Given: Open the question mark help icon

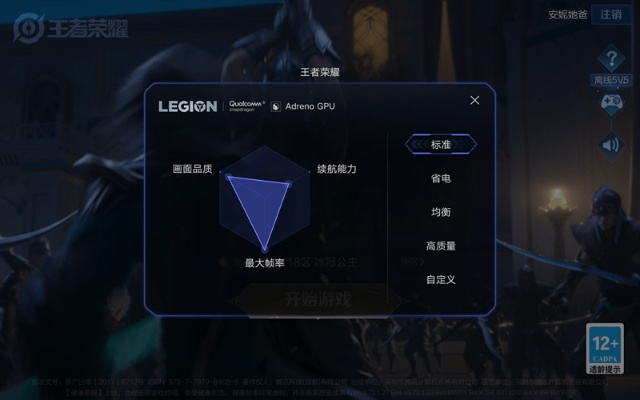Looking at the screenshot, I should [x=611, y=59].
